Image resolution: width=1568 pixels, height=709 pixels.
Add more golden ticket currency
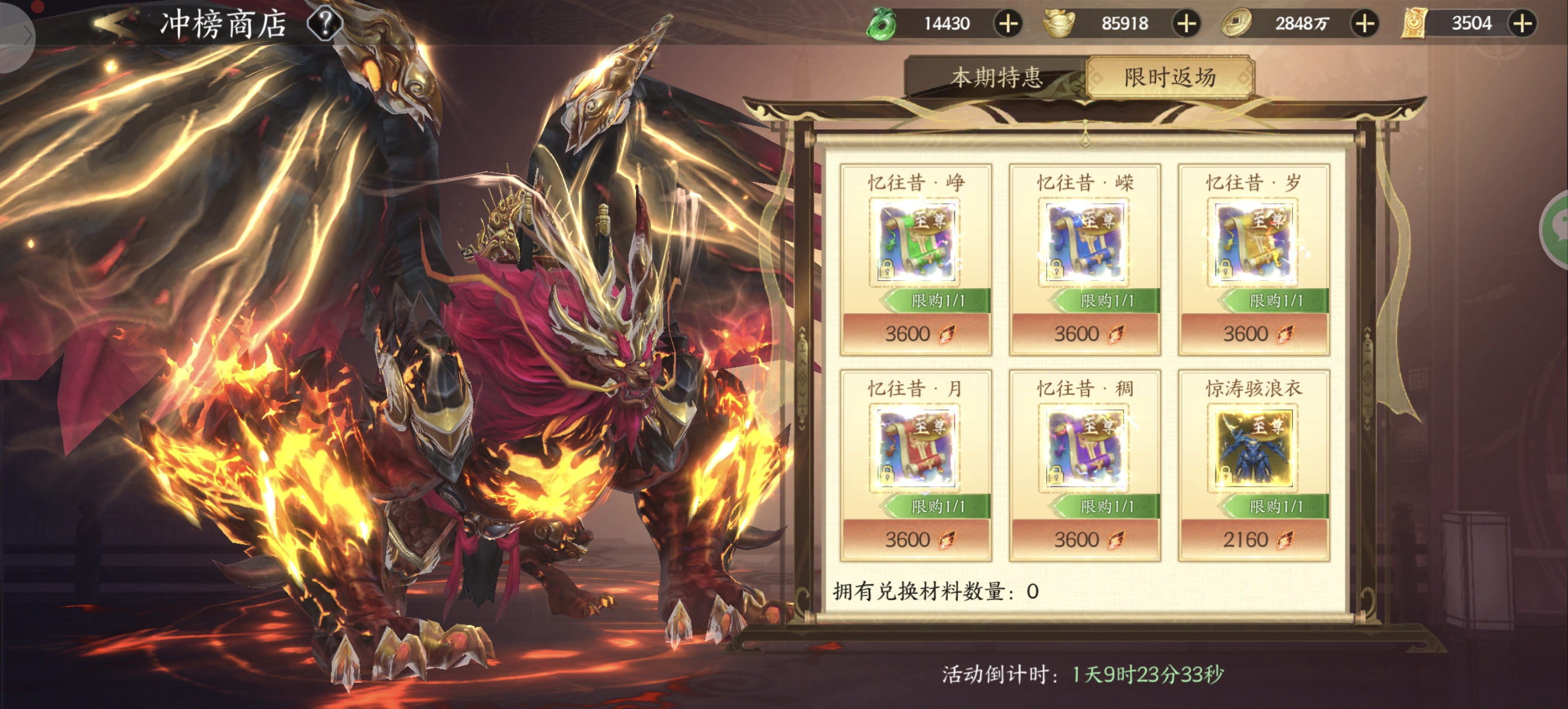point(1522,24)
